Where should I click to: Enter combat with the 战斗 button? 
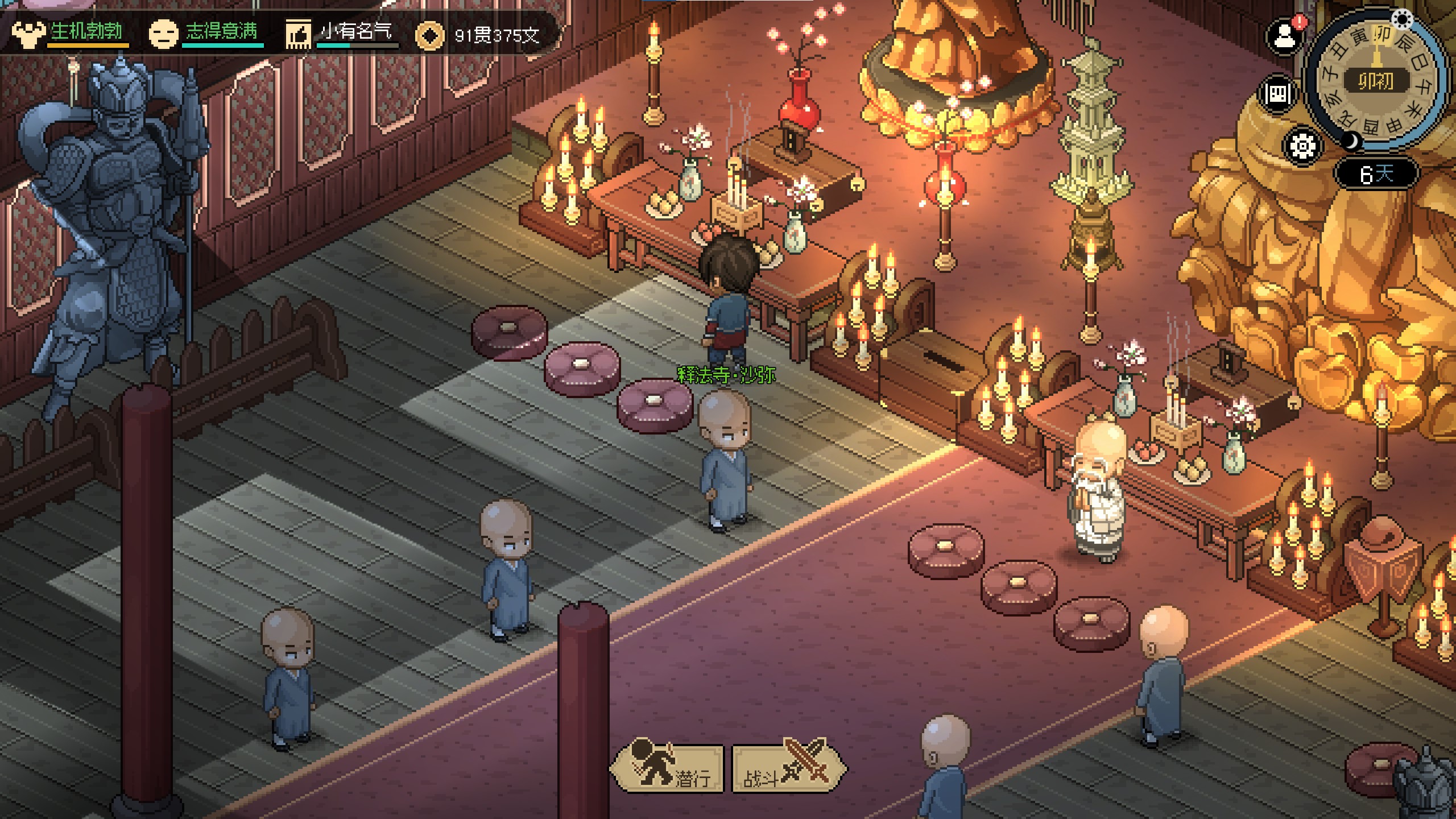point(788,768)
